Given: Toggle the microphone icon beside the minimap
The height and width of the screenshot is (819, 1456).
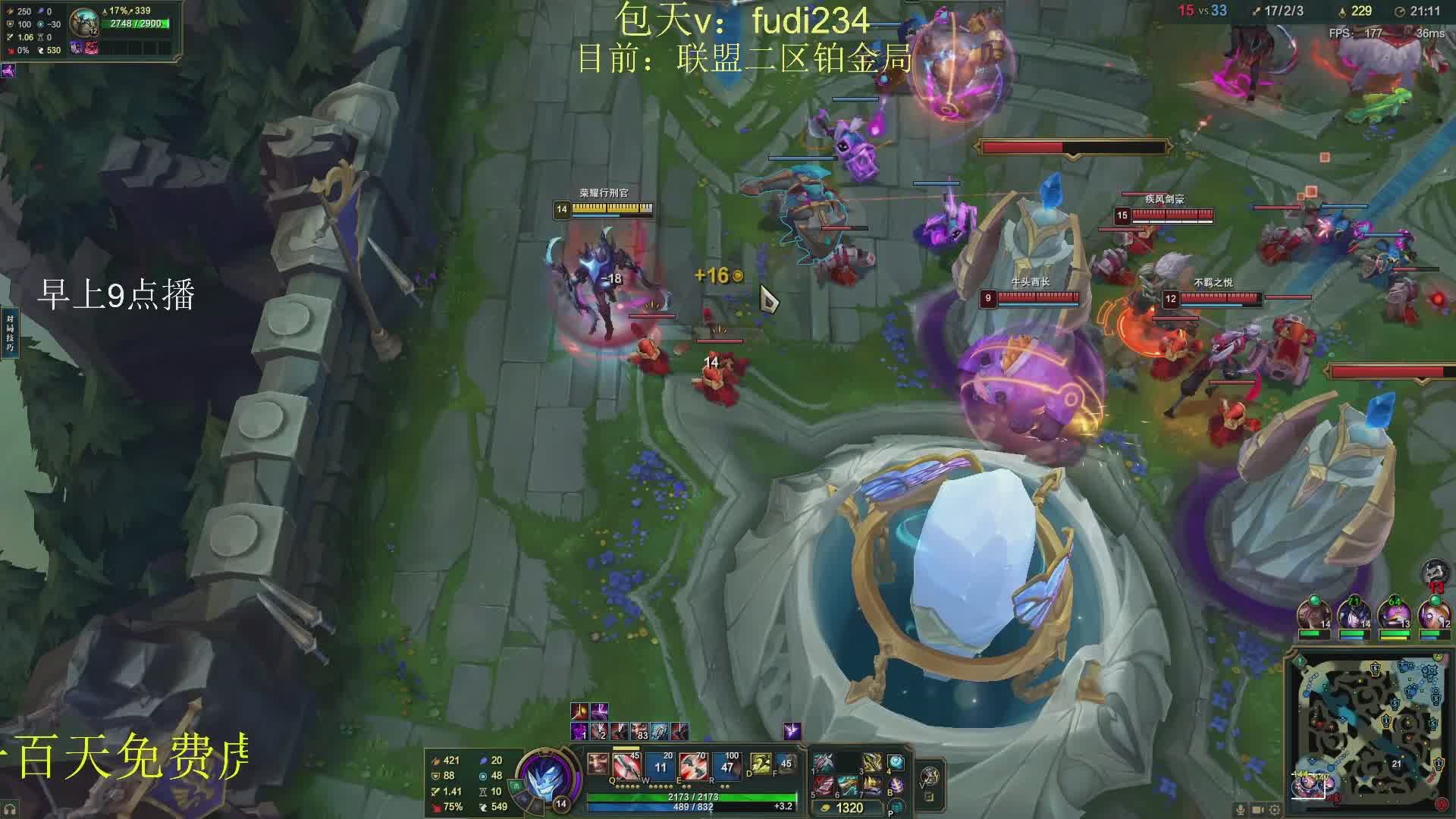Looking at the screenshot, I should coord(1241,810).
